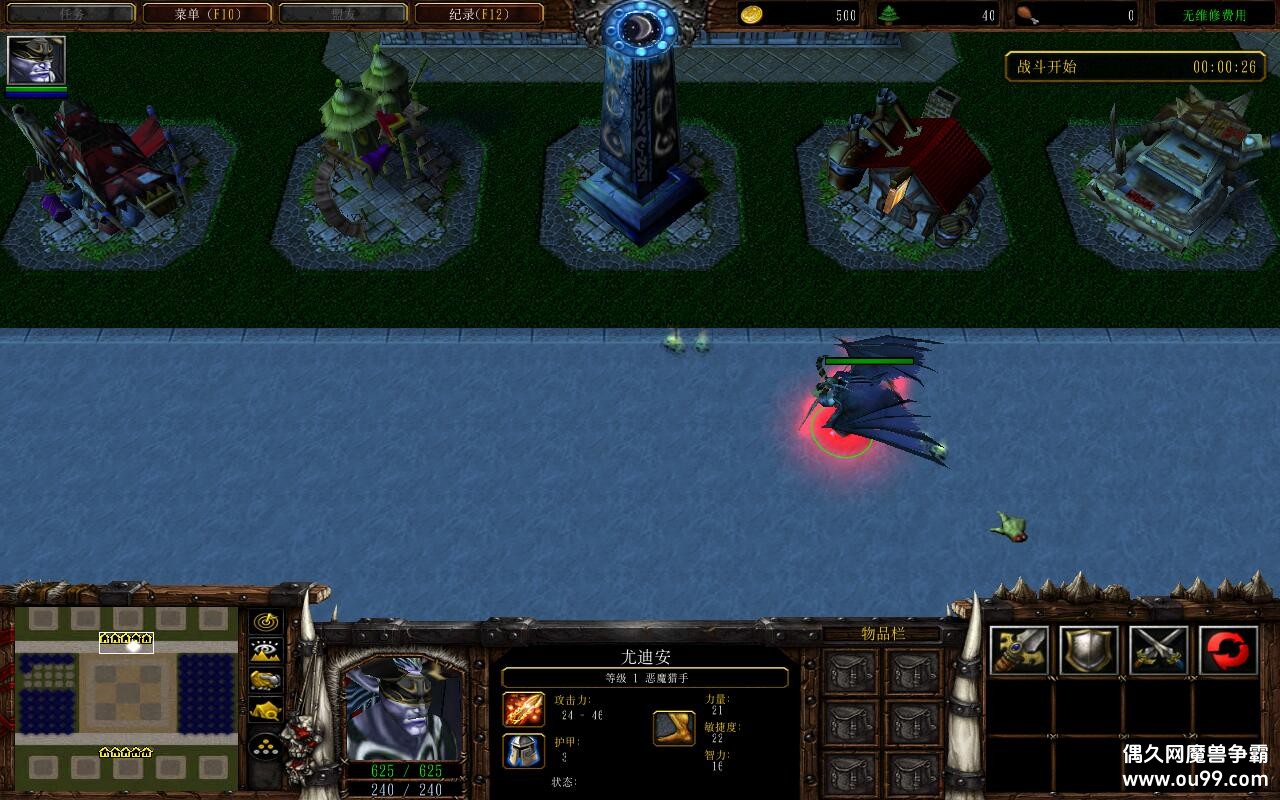Open the greyed 盟友 allies button

[343, 14]
